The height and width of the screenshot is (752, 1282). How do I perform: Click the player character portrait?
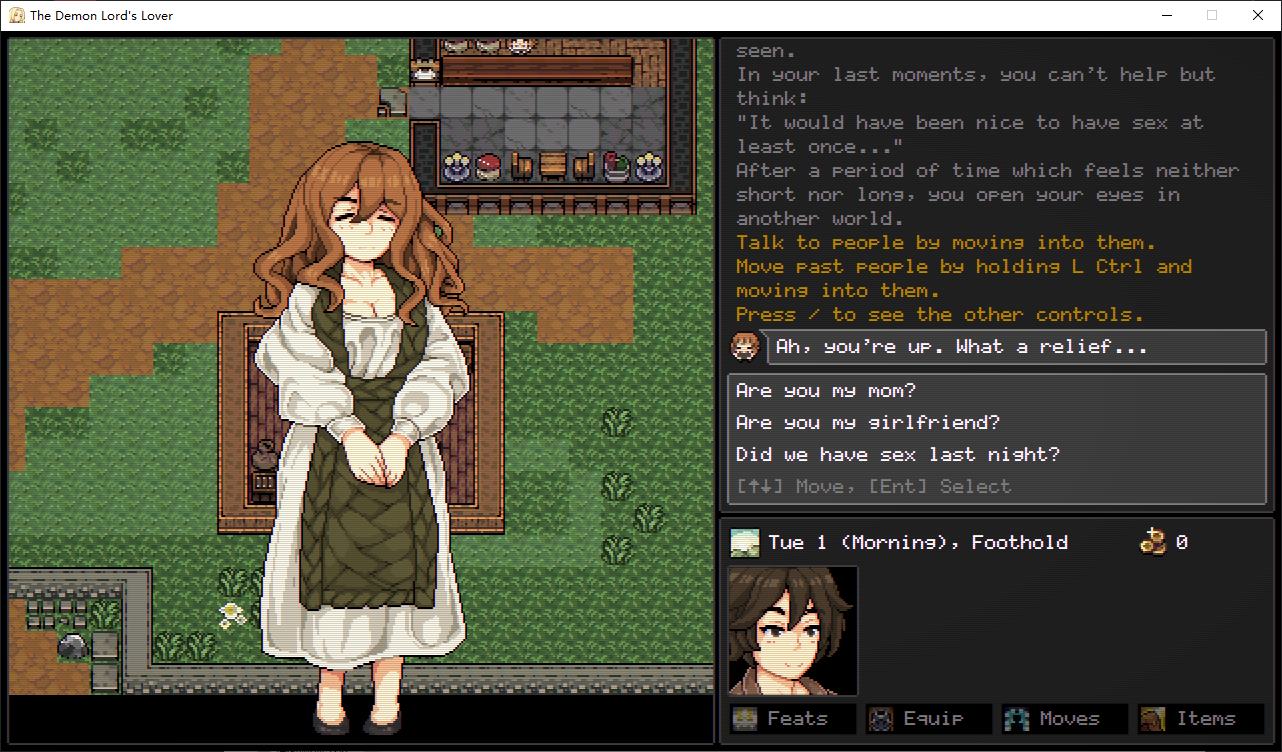(791, 630)
